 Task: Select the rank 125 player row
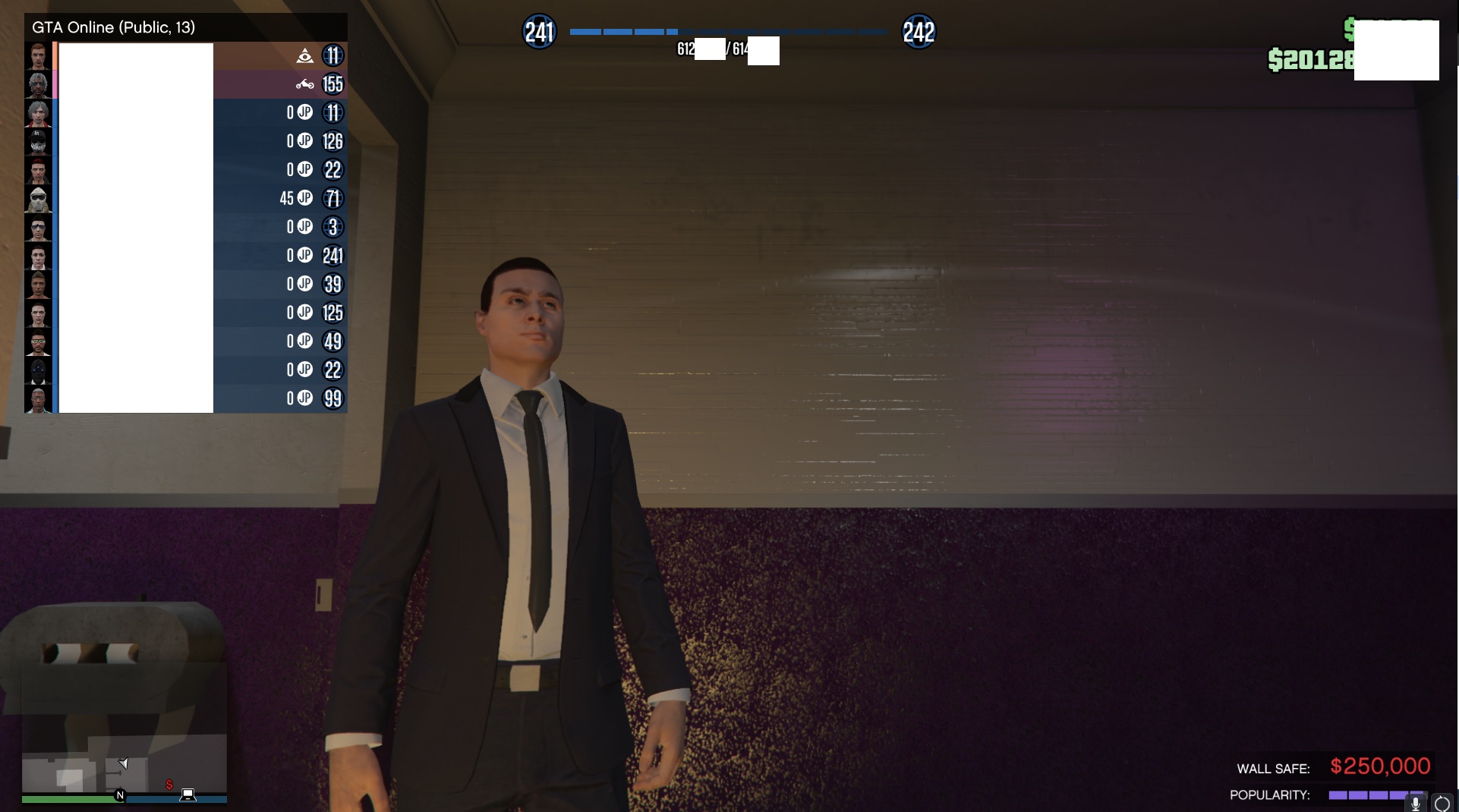click(186, 313)
